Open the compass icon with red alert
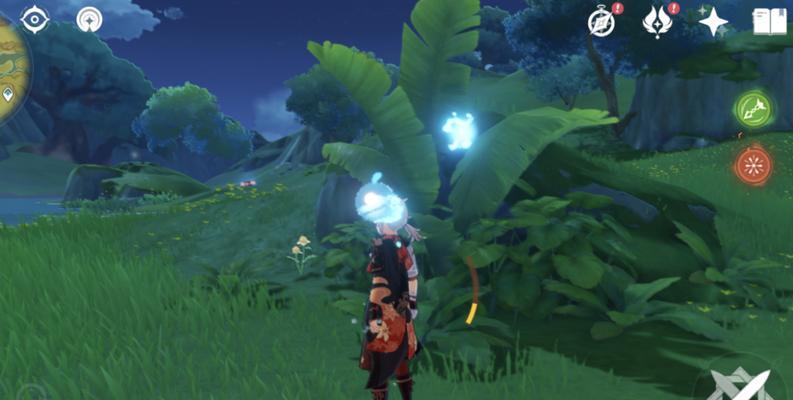 point(601,22)
